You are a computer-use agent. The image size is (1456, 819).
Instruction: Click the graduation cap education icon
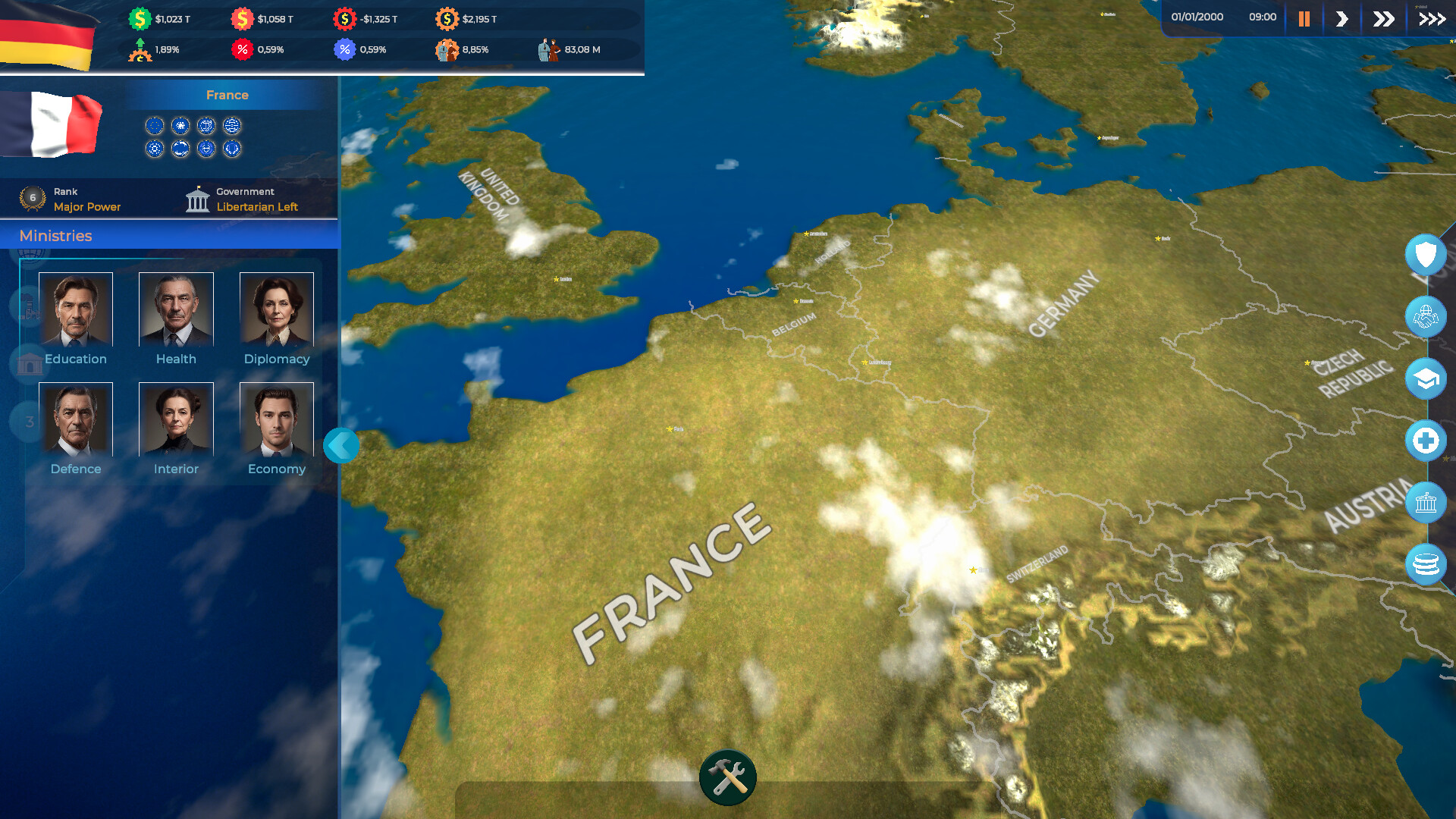(1426, 378)
